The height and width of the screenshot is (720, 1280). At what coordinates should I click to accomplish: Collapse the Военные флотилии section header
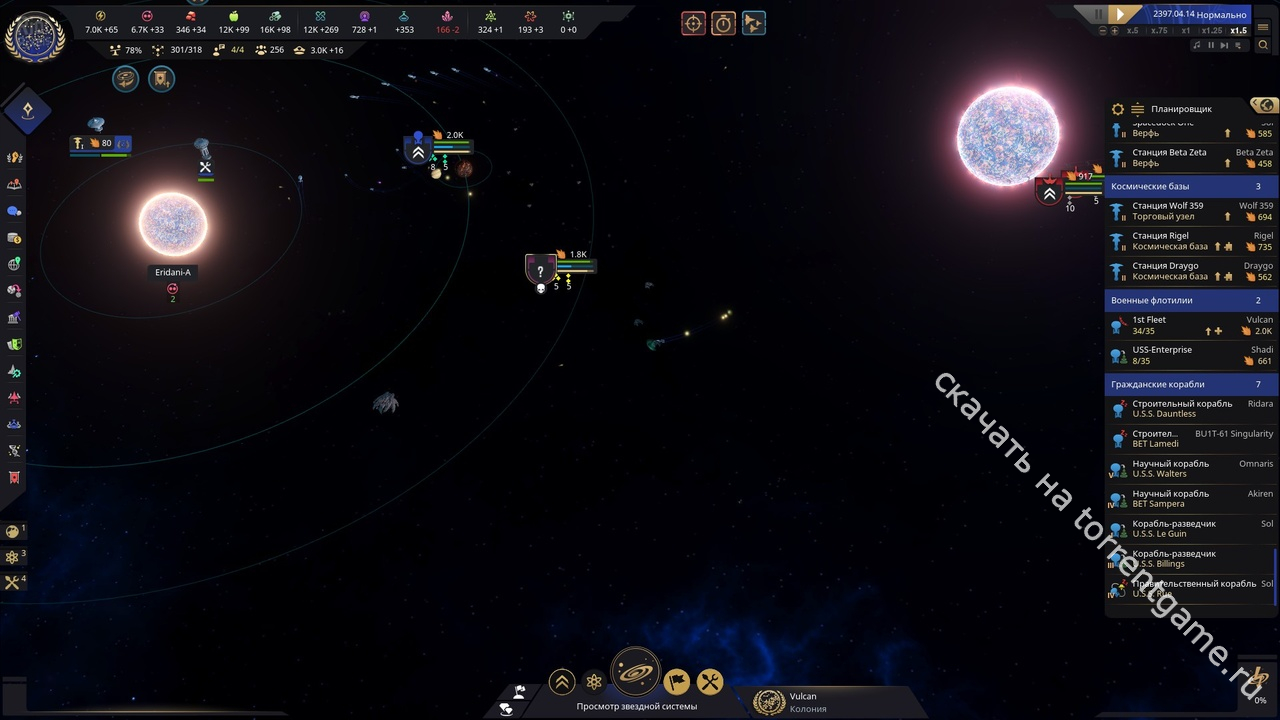(1190, 300)
